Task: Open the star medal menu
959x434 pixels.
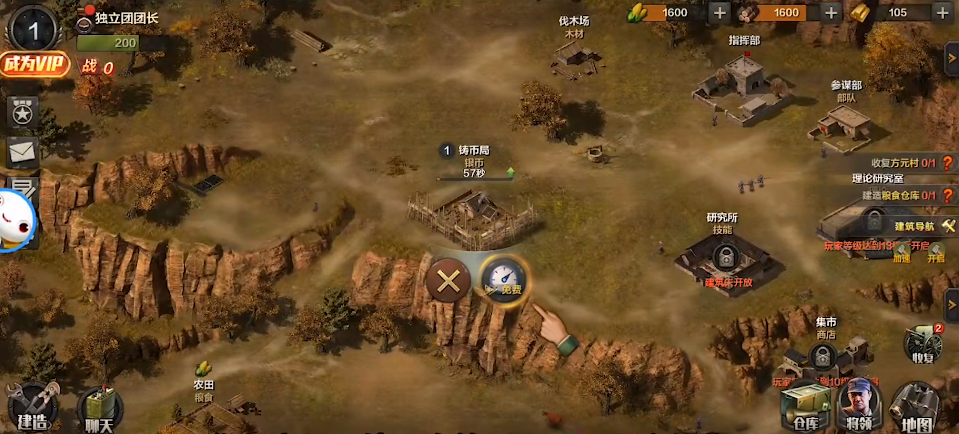Action: point(22,112)
